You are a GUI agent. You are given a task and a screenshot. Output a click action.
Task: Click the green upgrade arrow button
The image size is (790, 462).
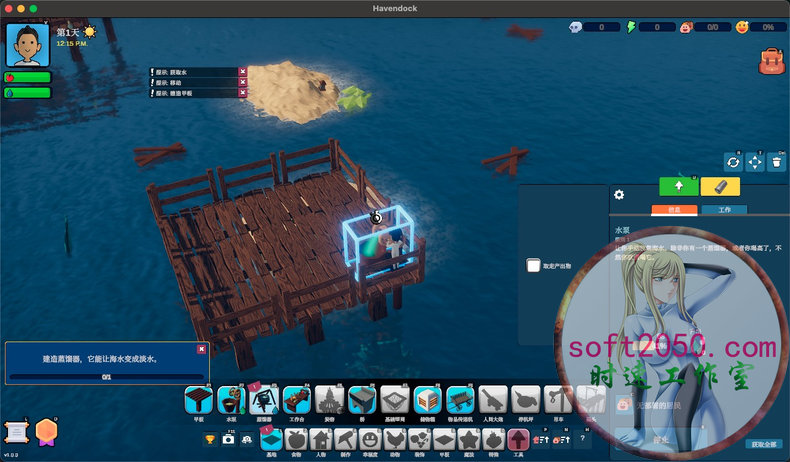(679, 186)
